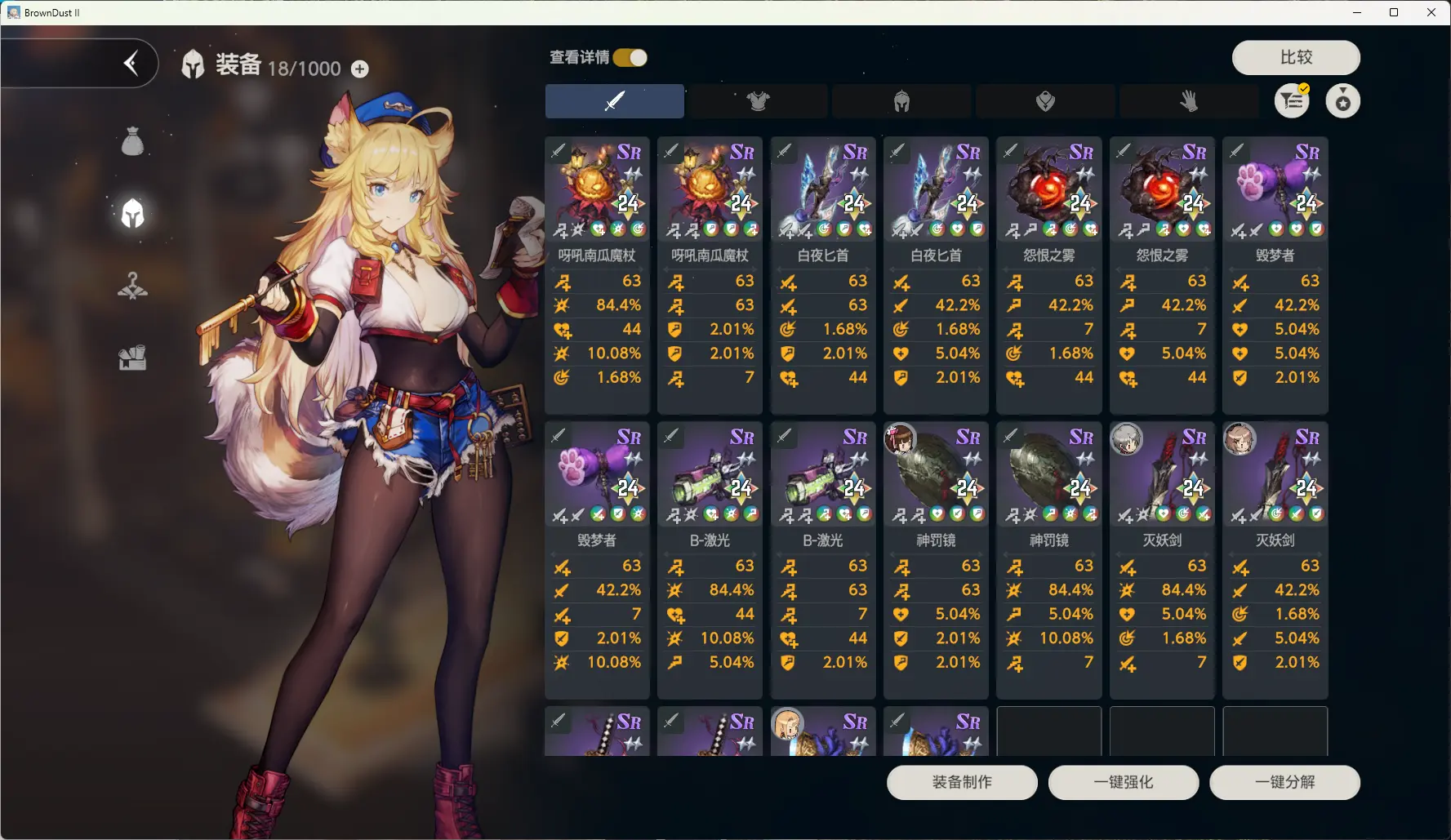The width and height of the screenshot is (1451, 840).
Task: Click 一键强化 one-tap enhance button
Action: pyautogui.click(x=1123, y=782)
